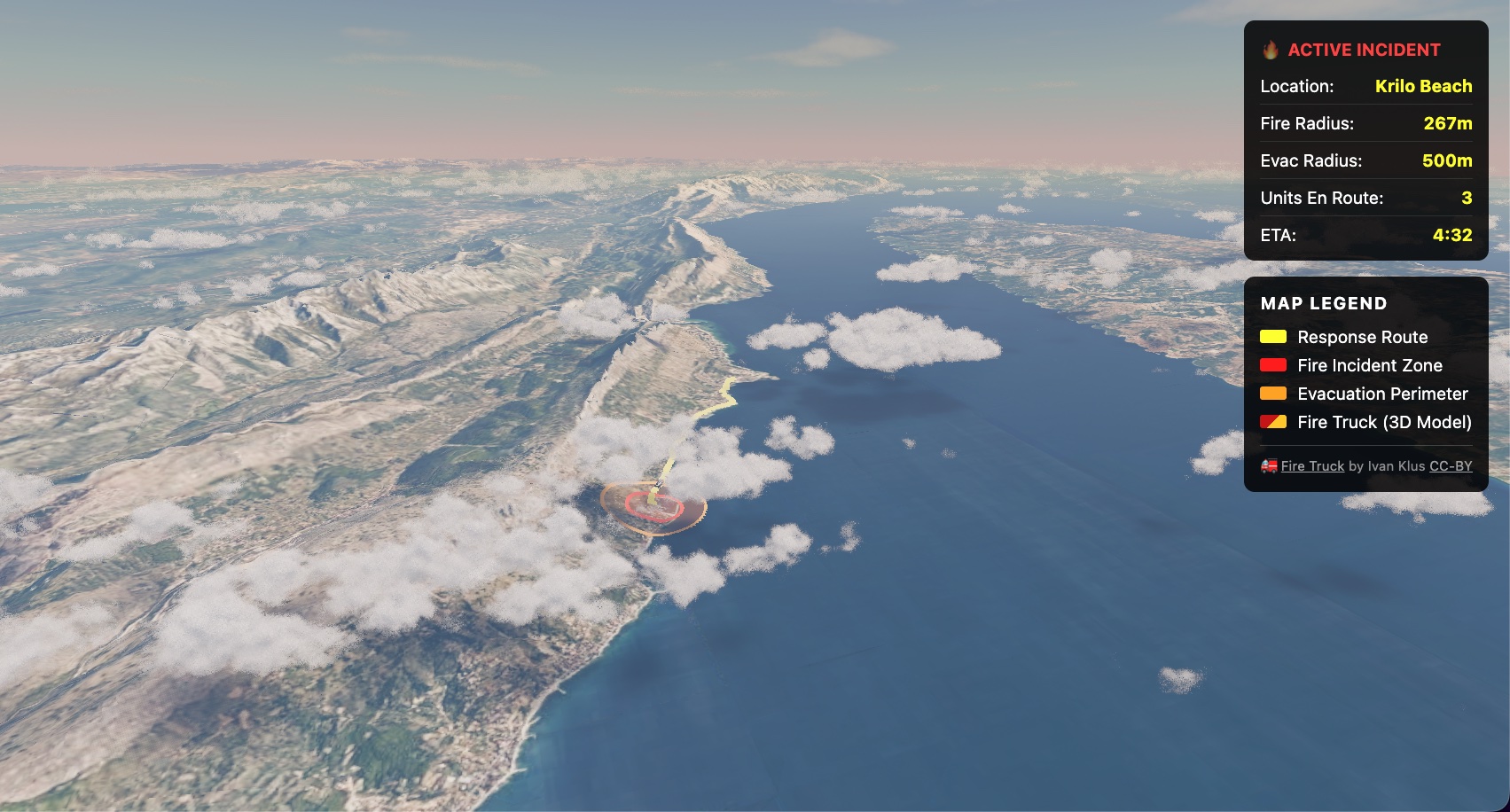Select the fire truck emoji near the attribution
Screen dimensions: 1510x812
click(1270, 465)
